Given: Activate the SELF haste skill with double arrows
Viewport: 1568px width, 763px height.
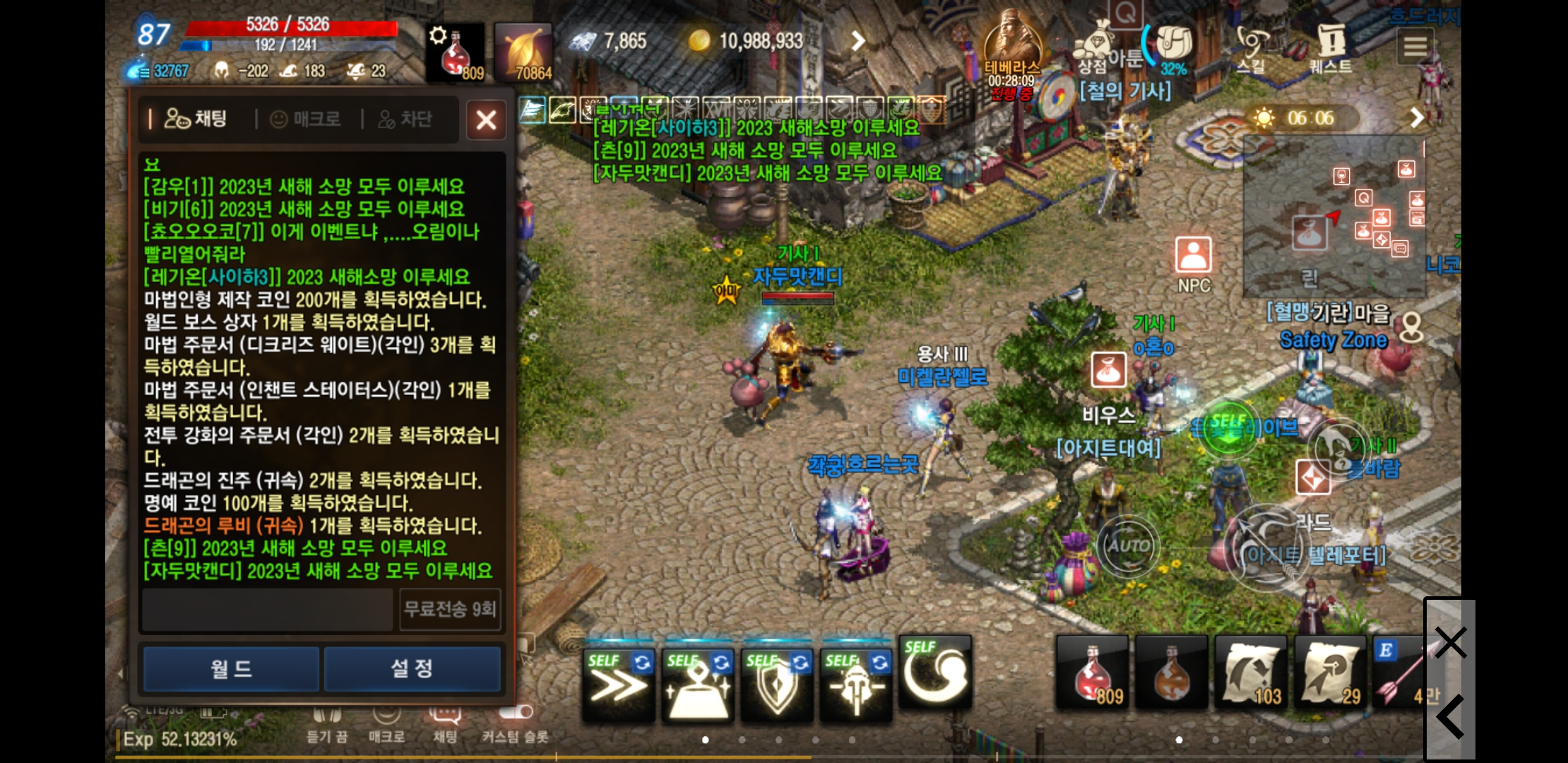Looking at the screenshot, I should coord(618,682).
